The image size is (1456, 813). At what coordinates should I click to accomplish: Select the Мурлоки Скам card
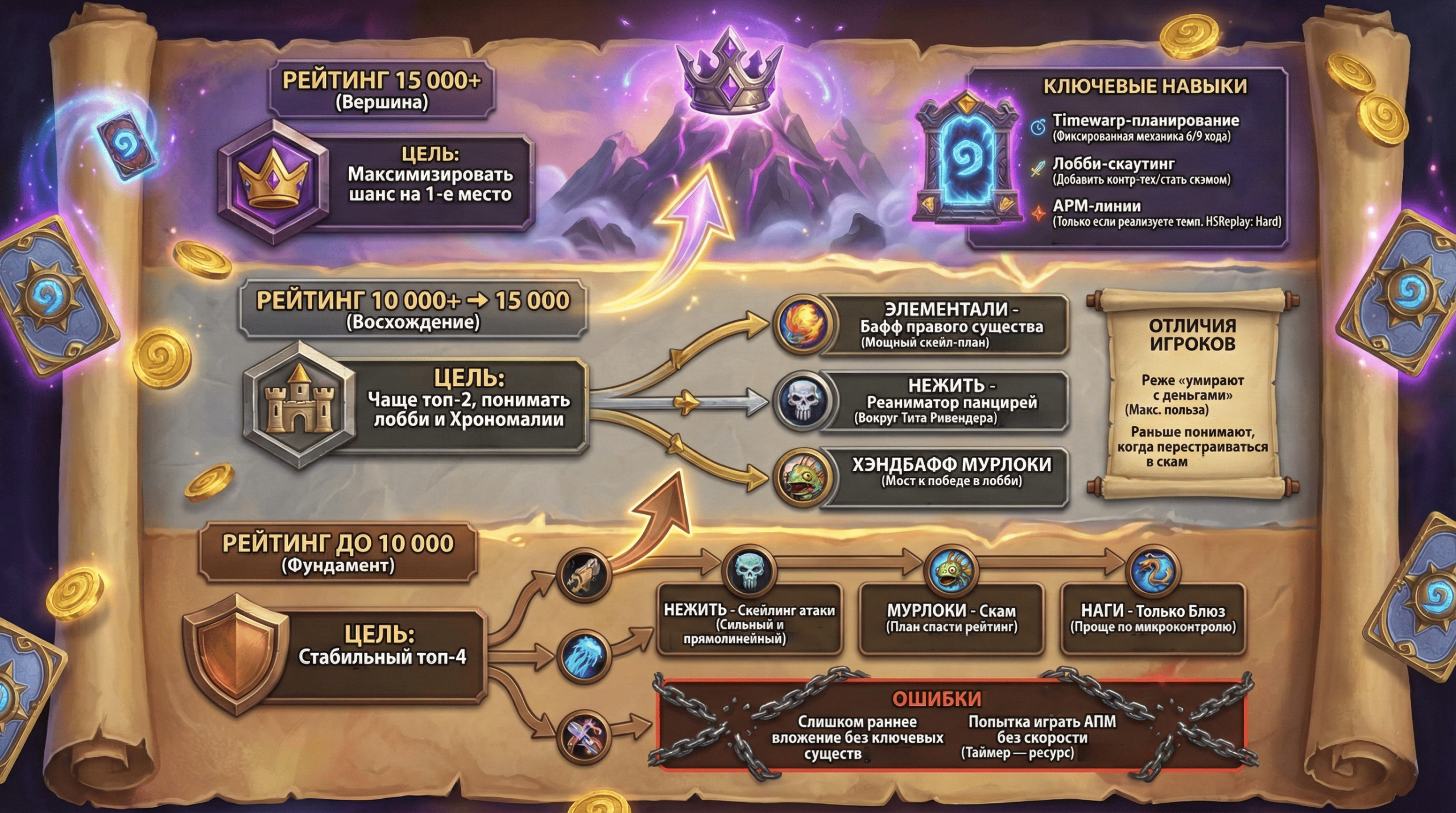coord(951,618)
